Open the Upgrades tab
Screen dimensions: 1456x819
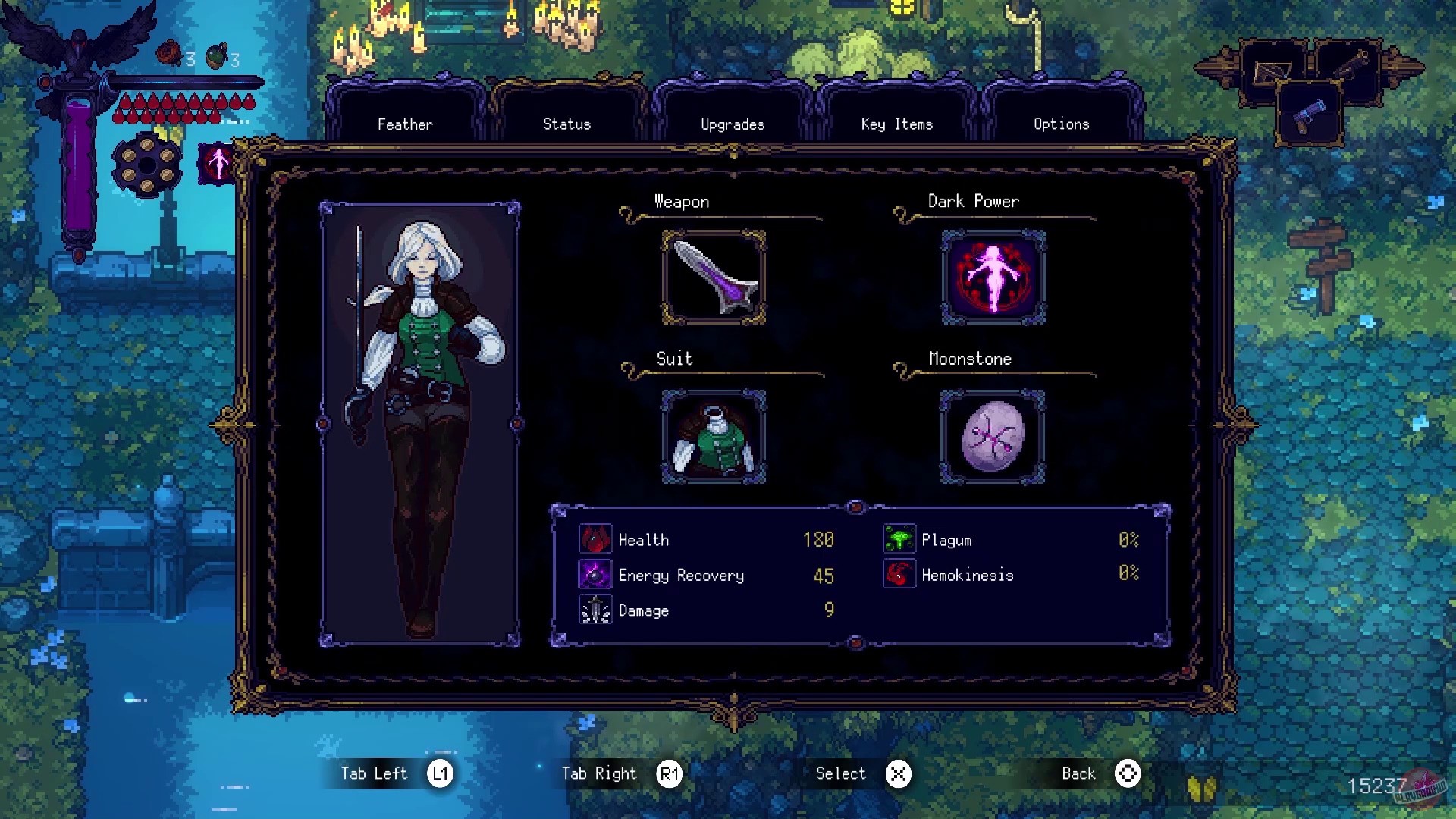(732, 124)
